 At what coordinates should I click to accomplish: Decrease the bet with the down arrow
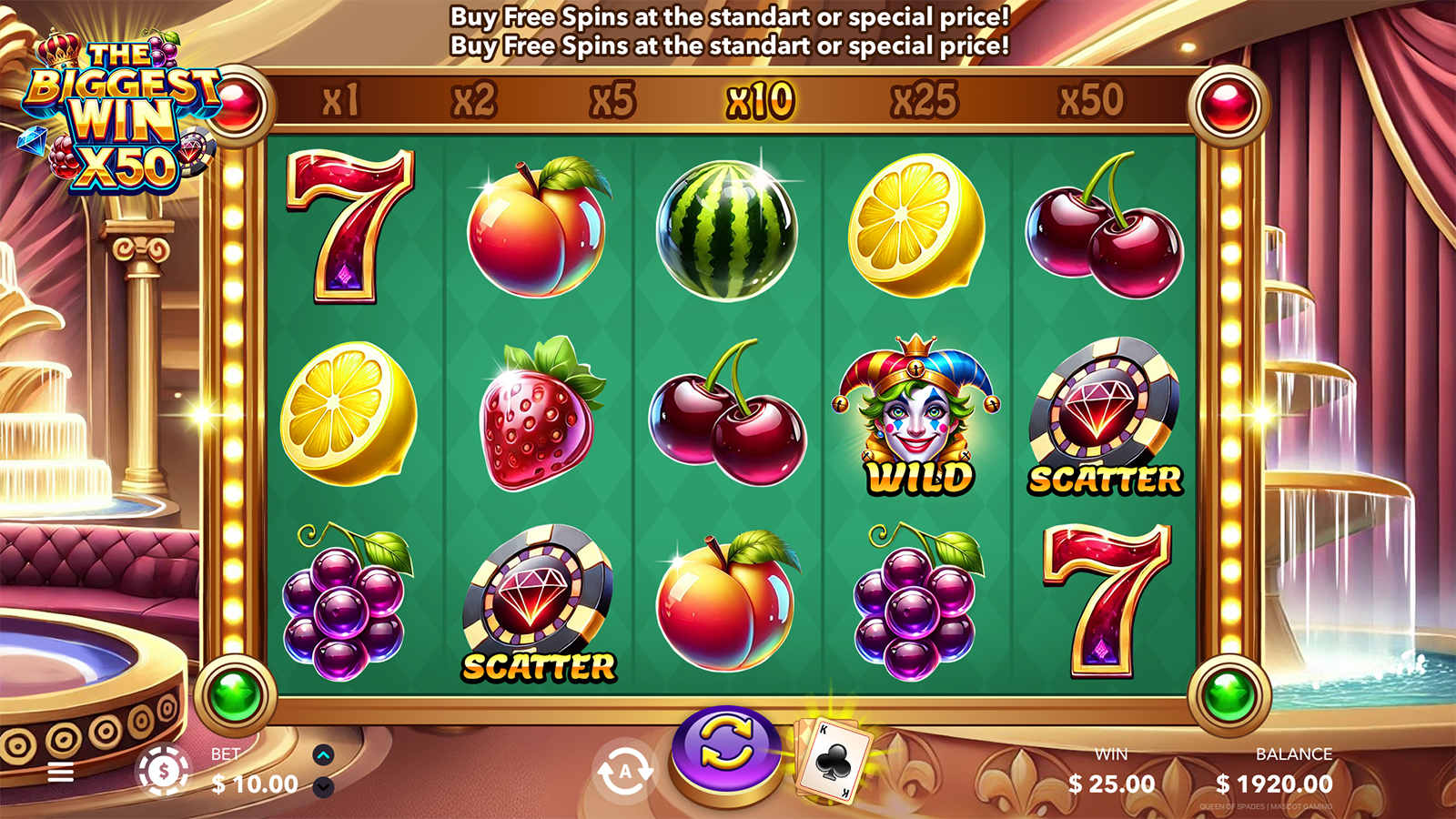(323, 787)
